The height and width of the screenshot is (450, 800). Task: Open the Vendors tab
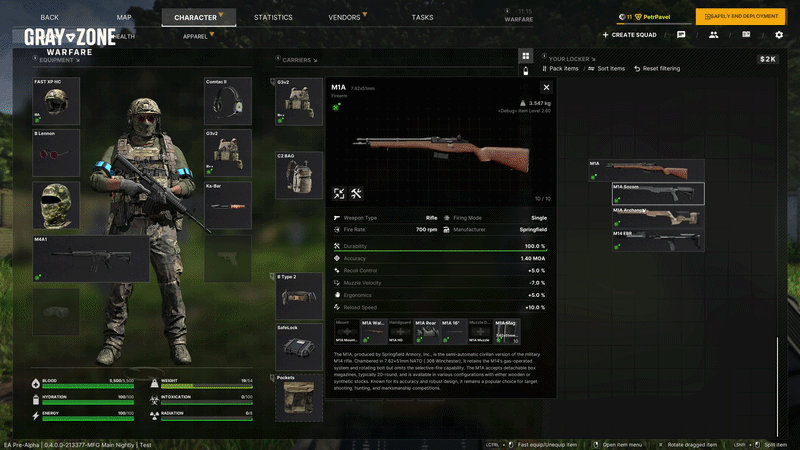coord(346,17)
